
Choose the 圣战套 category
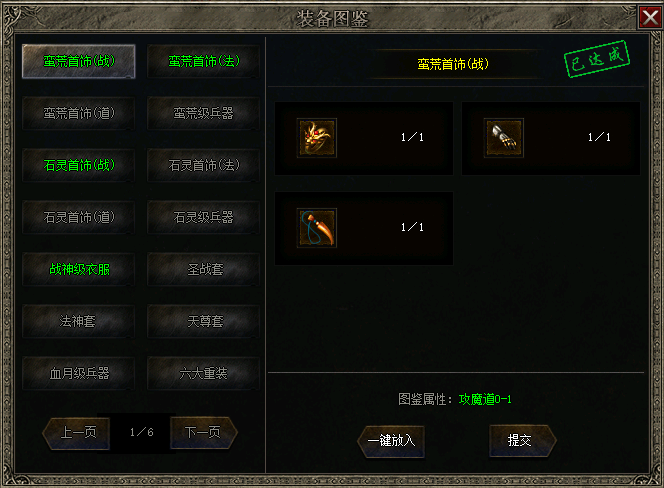click(x=203, y=269)
